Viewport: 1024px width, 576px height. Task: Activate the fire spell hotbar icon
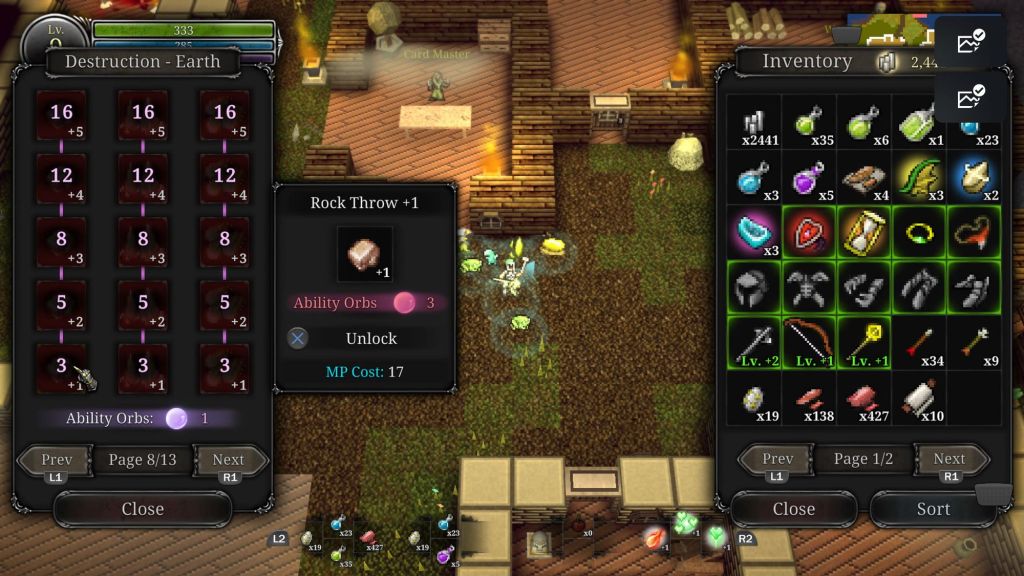(x=655, y=537)
